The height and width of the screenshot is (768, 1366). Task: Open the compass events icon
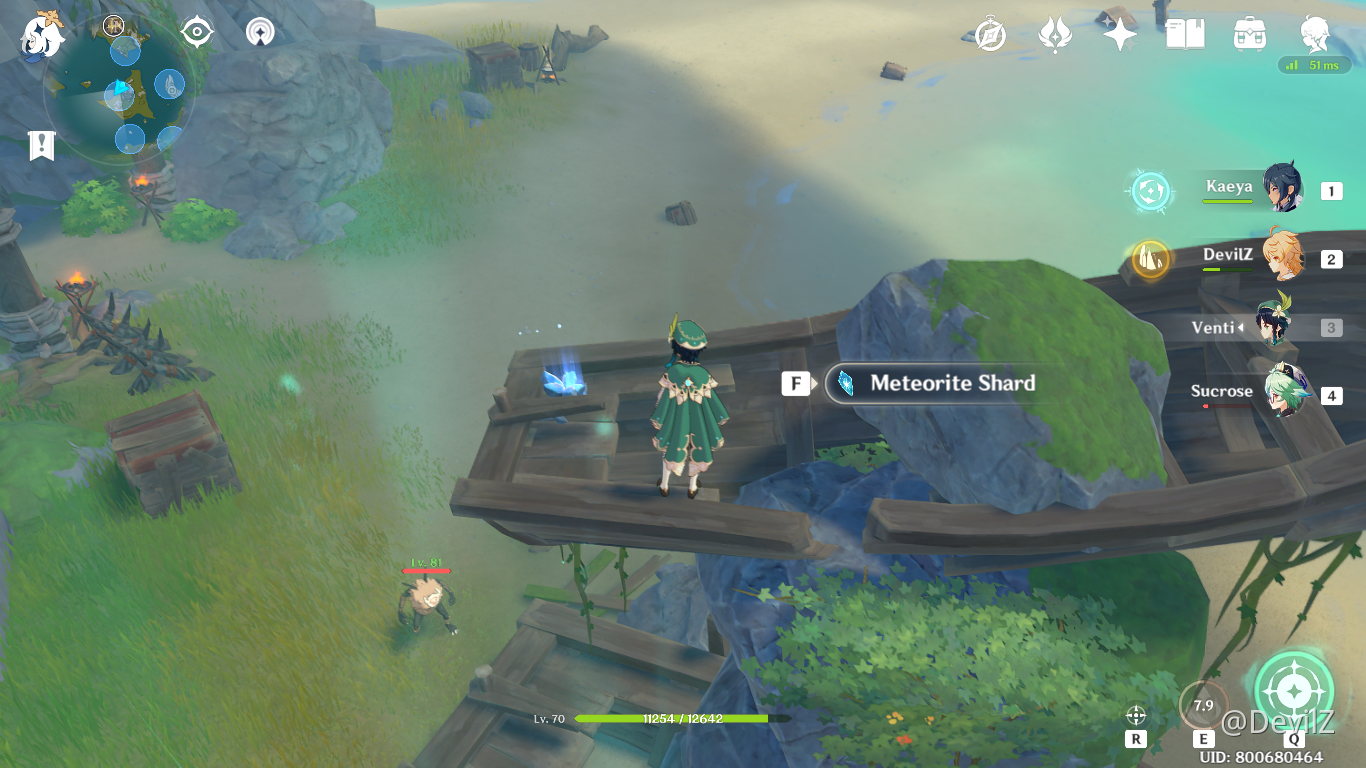tap(990, 35)
